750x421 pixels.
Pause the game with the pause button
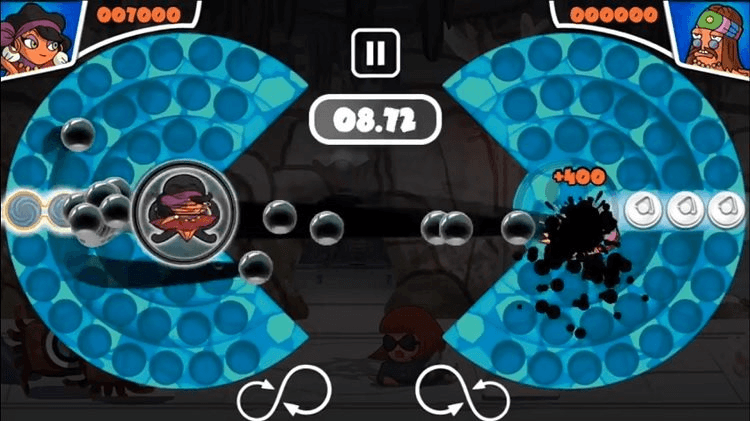tap(375, 51)
